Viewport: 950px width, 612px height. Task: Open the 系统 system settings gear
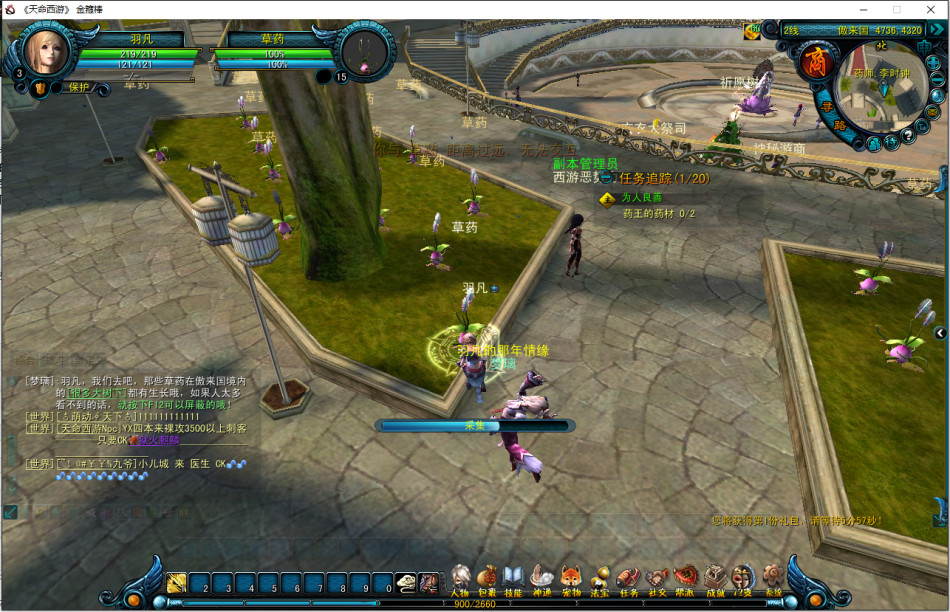click(773, 577)
